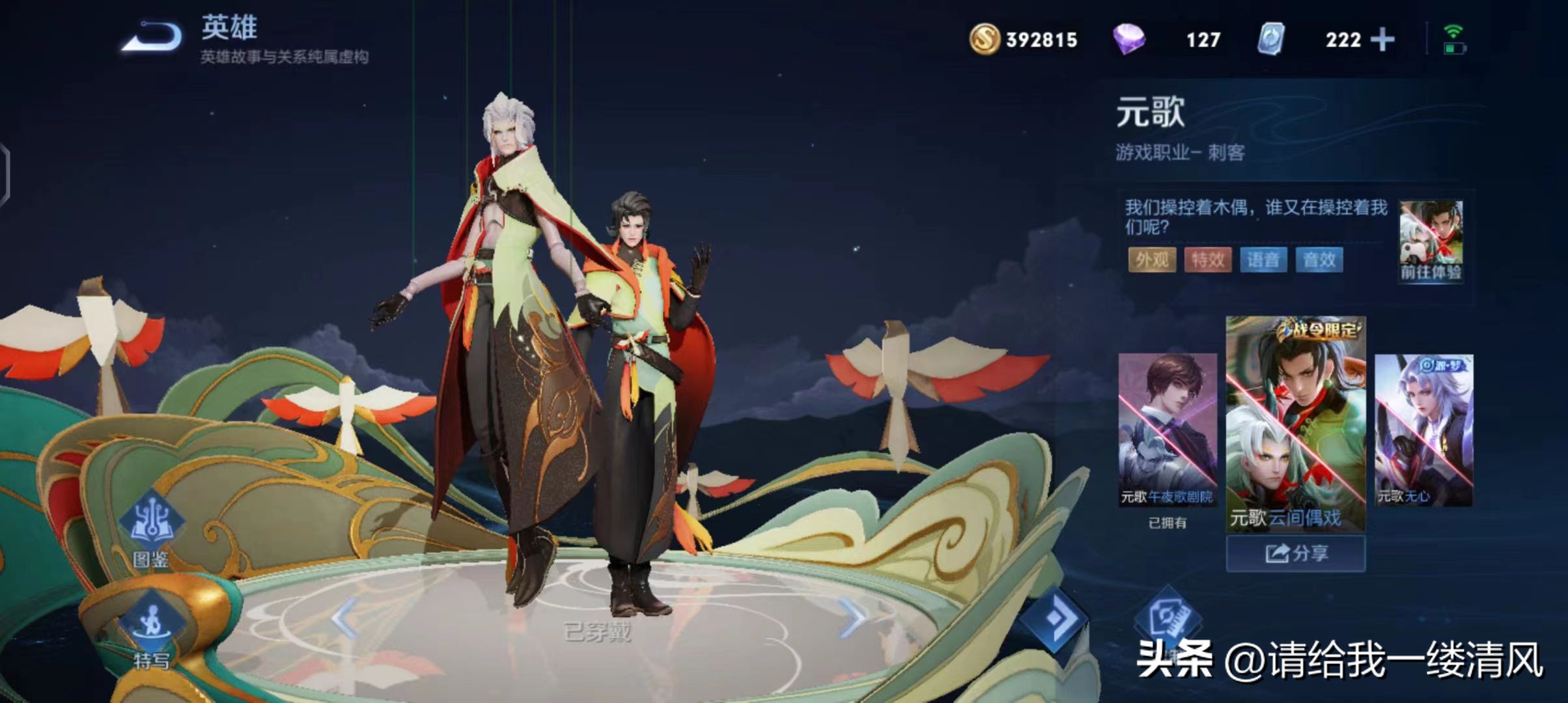Open the 前往体验 skin trial thumbnail

click(1431, 241)
